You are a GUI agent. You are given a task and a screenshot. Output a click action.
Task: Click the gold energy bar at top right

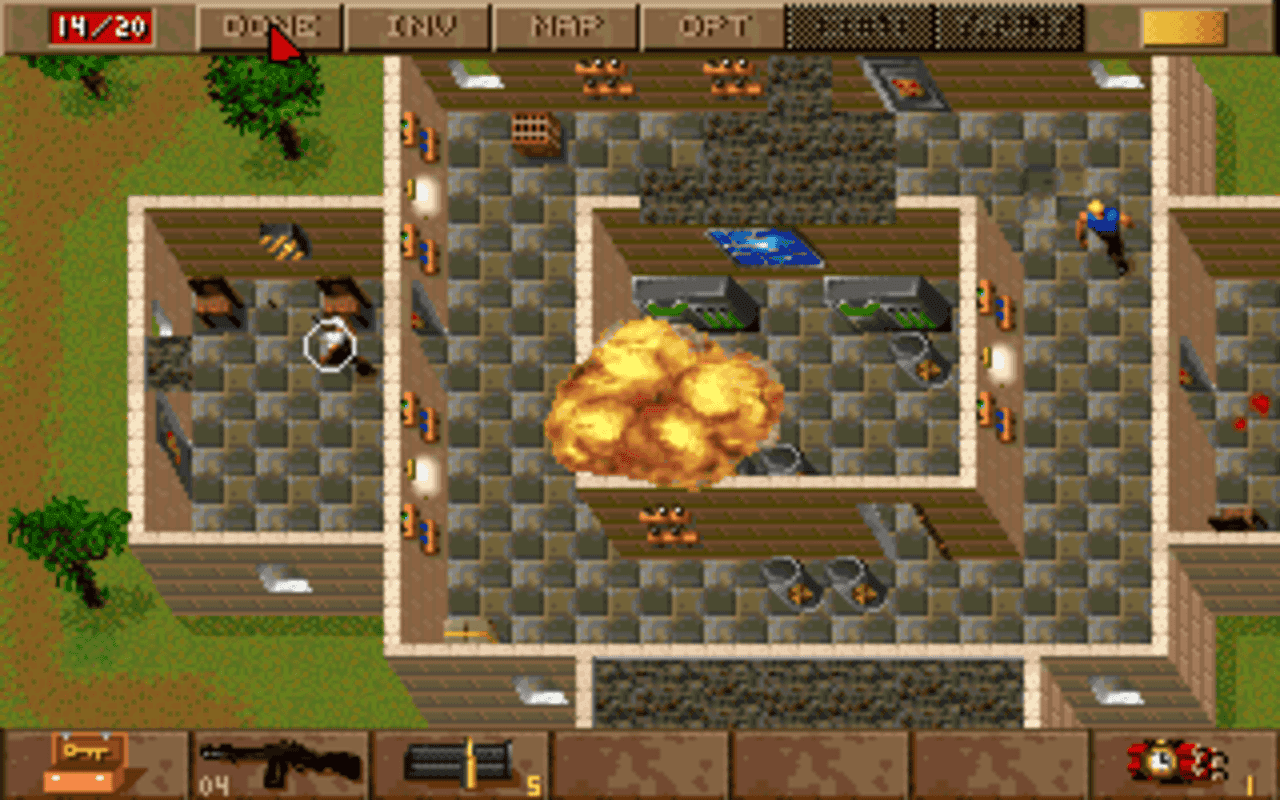click(x=1183, y=25)
